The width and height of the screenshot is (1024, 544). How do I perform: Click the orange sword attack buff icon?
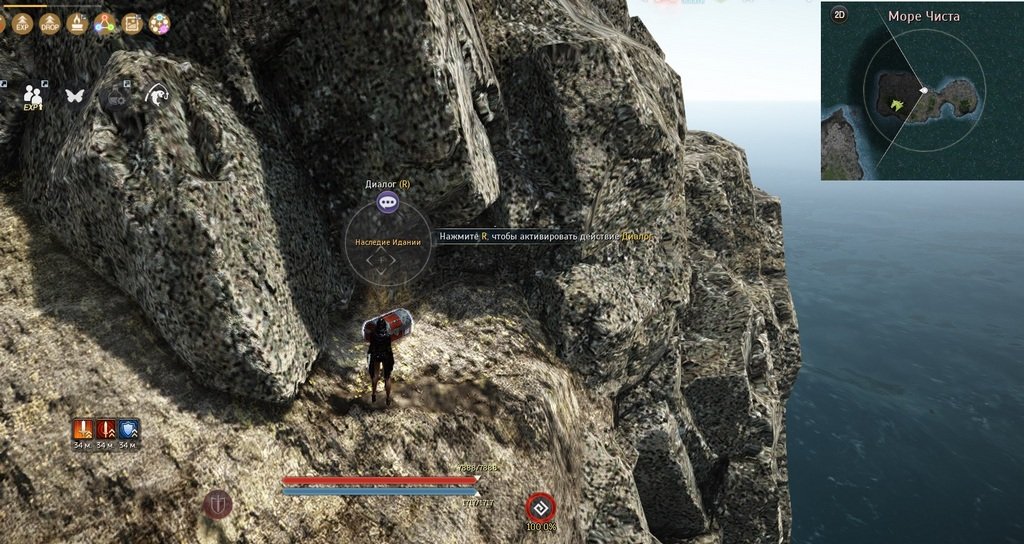point(84,430)
